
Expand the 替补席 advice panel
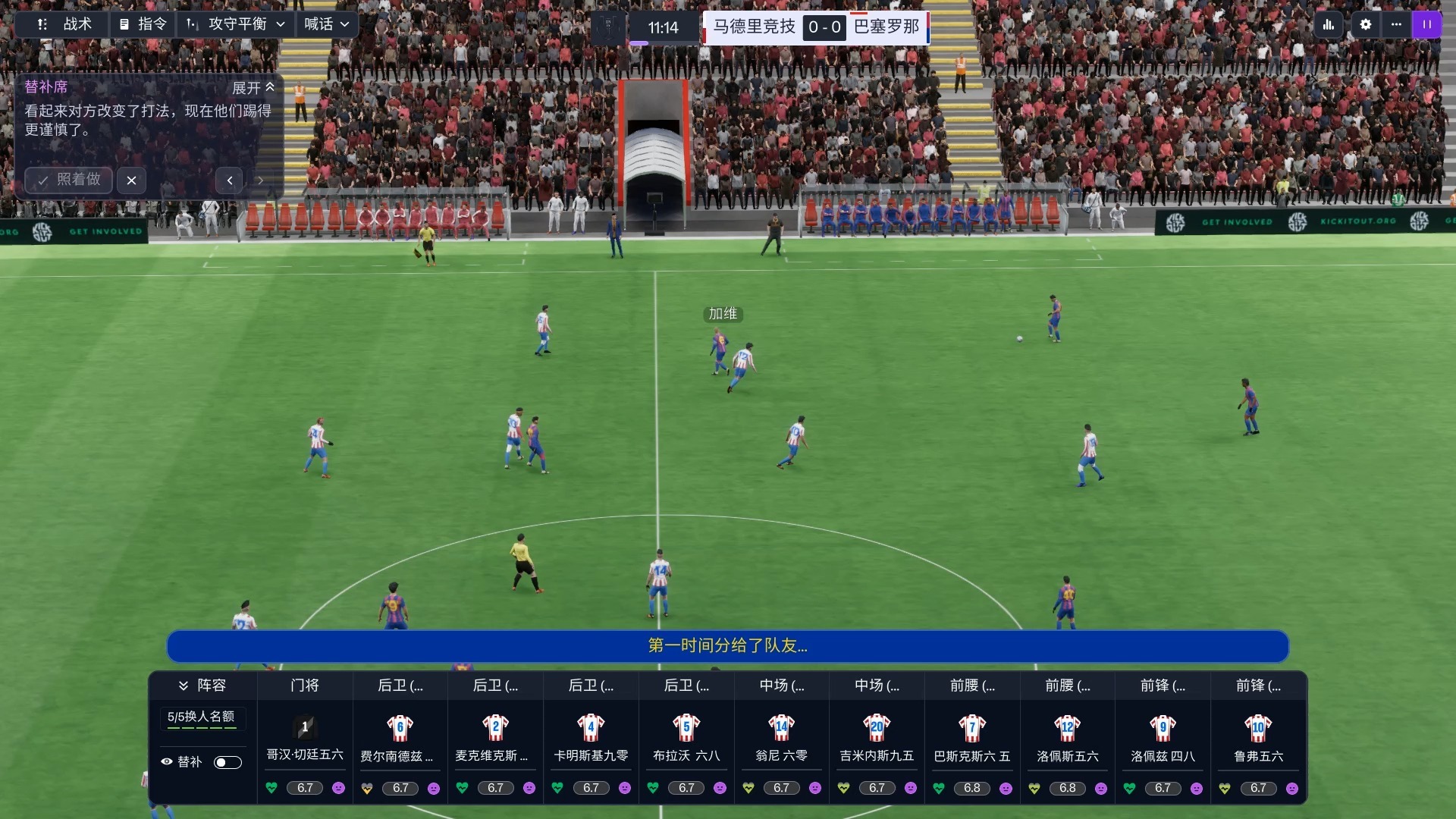[253, 88]
